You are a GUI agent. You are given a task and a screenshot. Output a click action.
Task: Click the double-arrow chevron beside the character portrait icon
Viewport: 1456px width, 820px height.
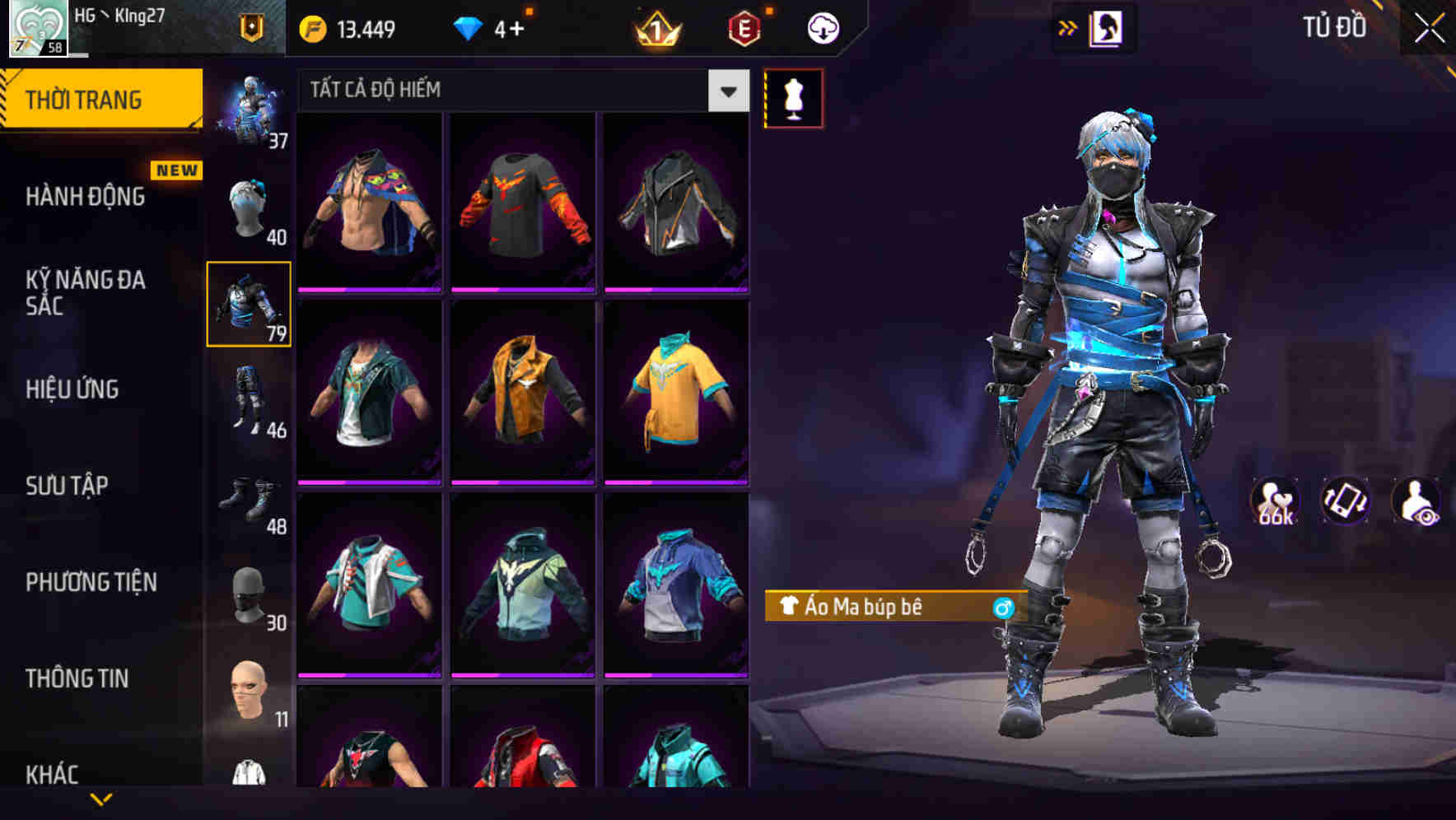click(1068, 27)
